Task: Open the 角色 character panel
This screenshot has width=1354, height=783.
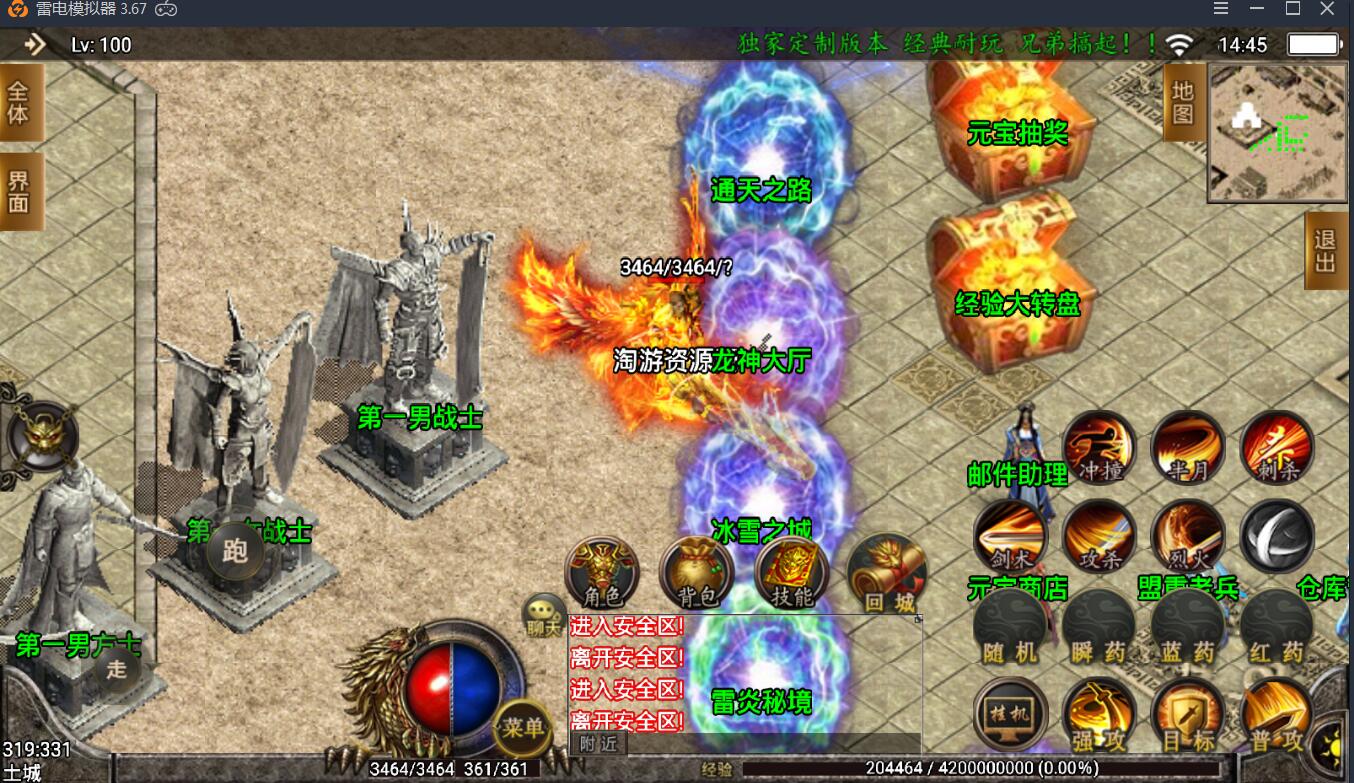Action: 601,572
